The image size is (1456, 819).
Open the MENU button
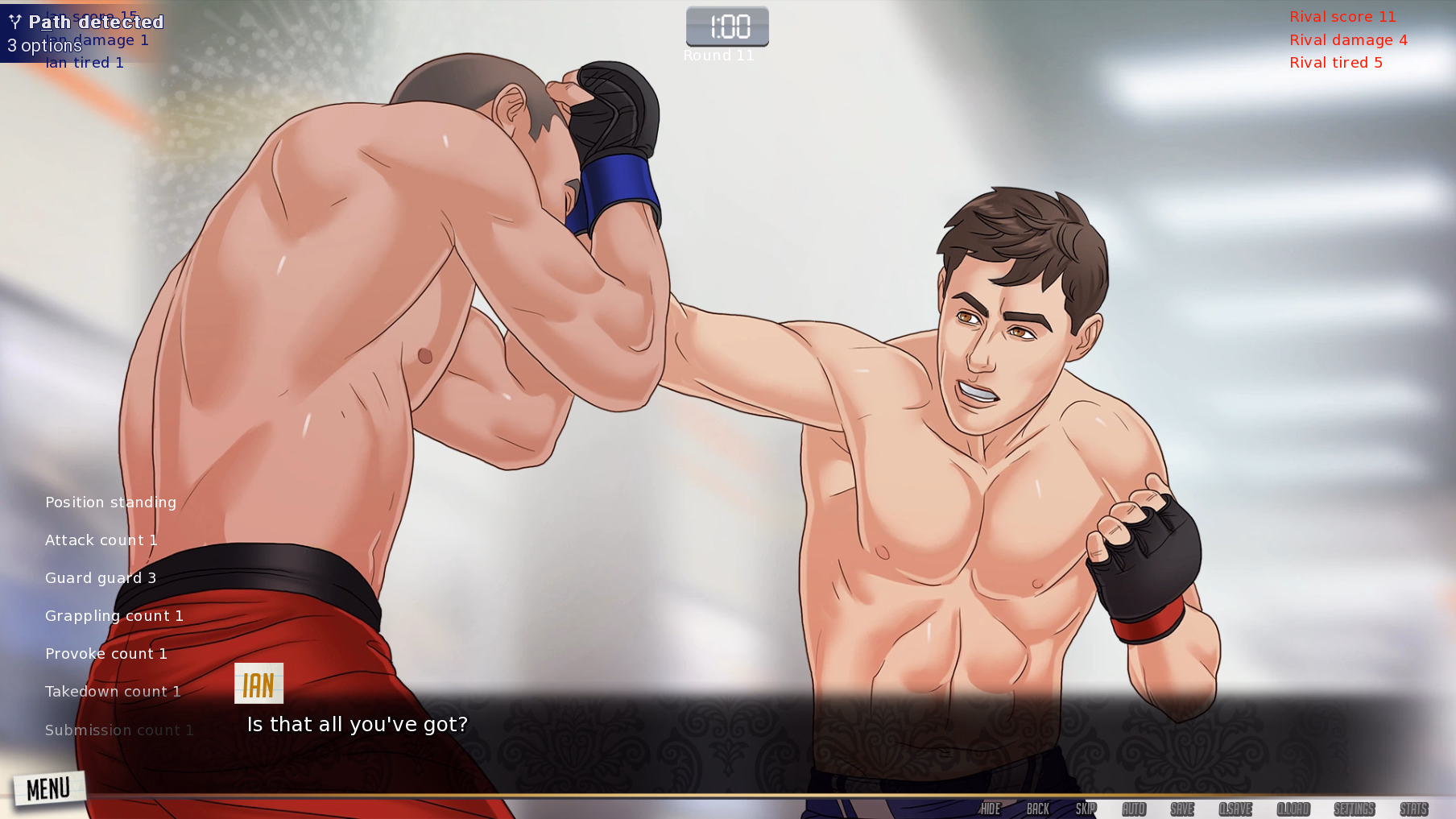[48, 788]
